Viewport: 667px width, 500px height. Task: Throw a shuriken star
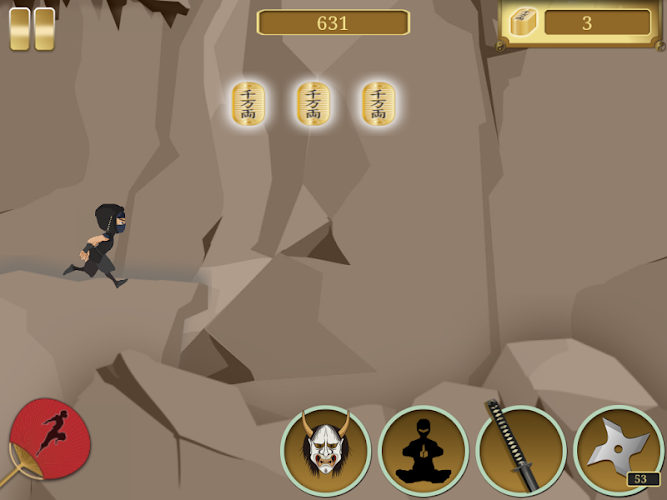point(617,450)
